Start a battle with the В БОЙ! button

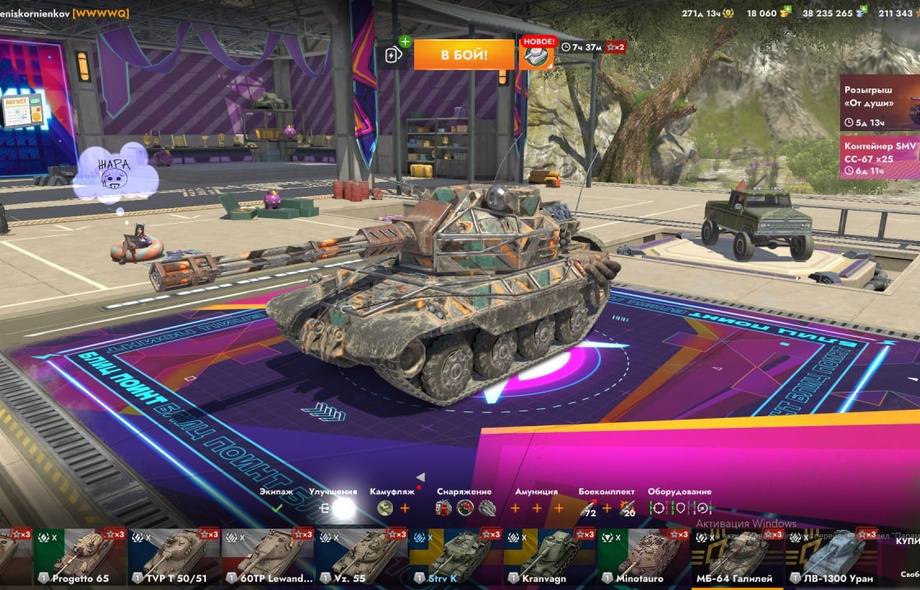pyautogui.click(x=464, y=54)
